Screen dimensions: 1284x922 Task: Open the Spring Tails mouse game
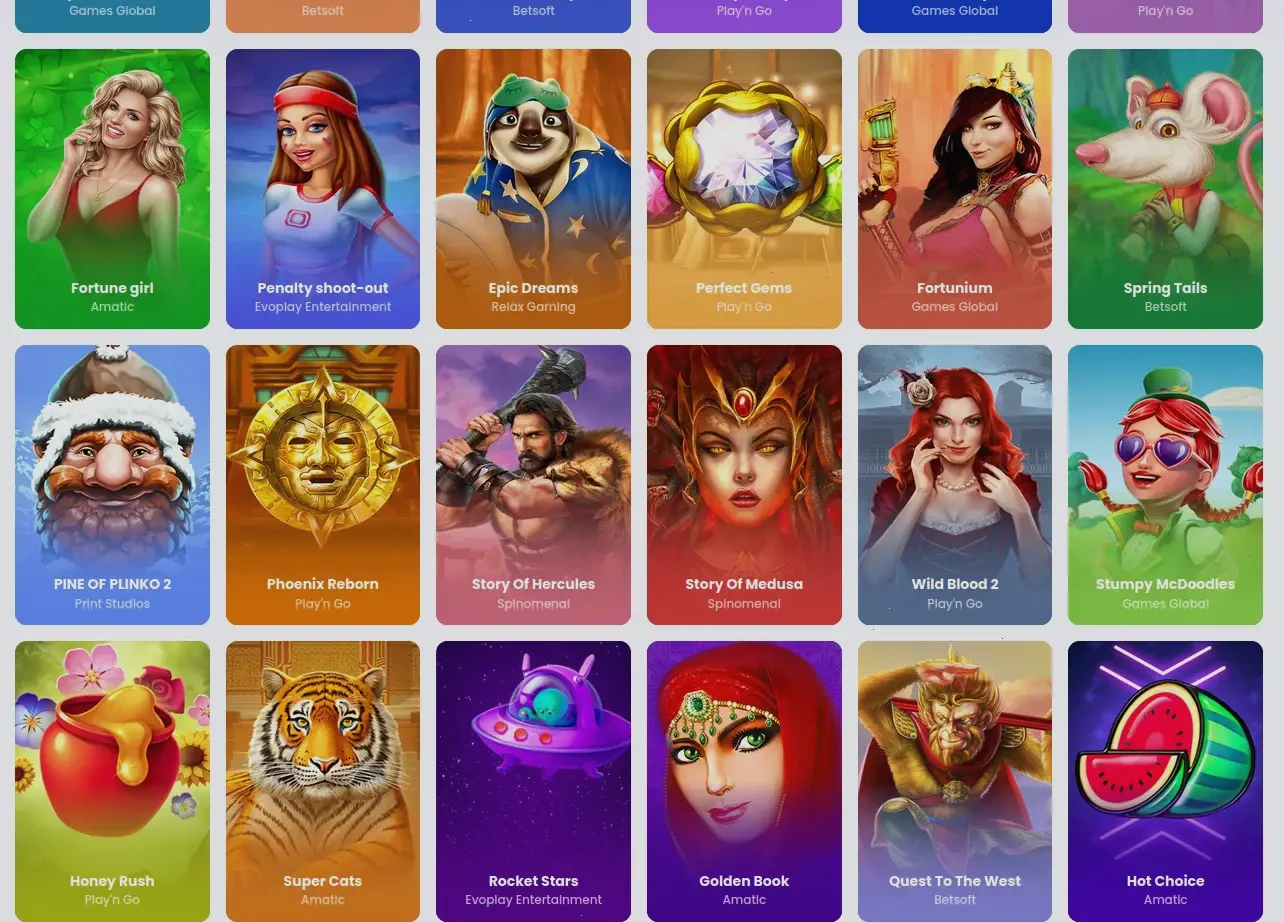(1165, 189)
